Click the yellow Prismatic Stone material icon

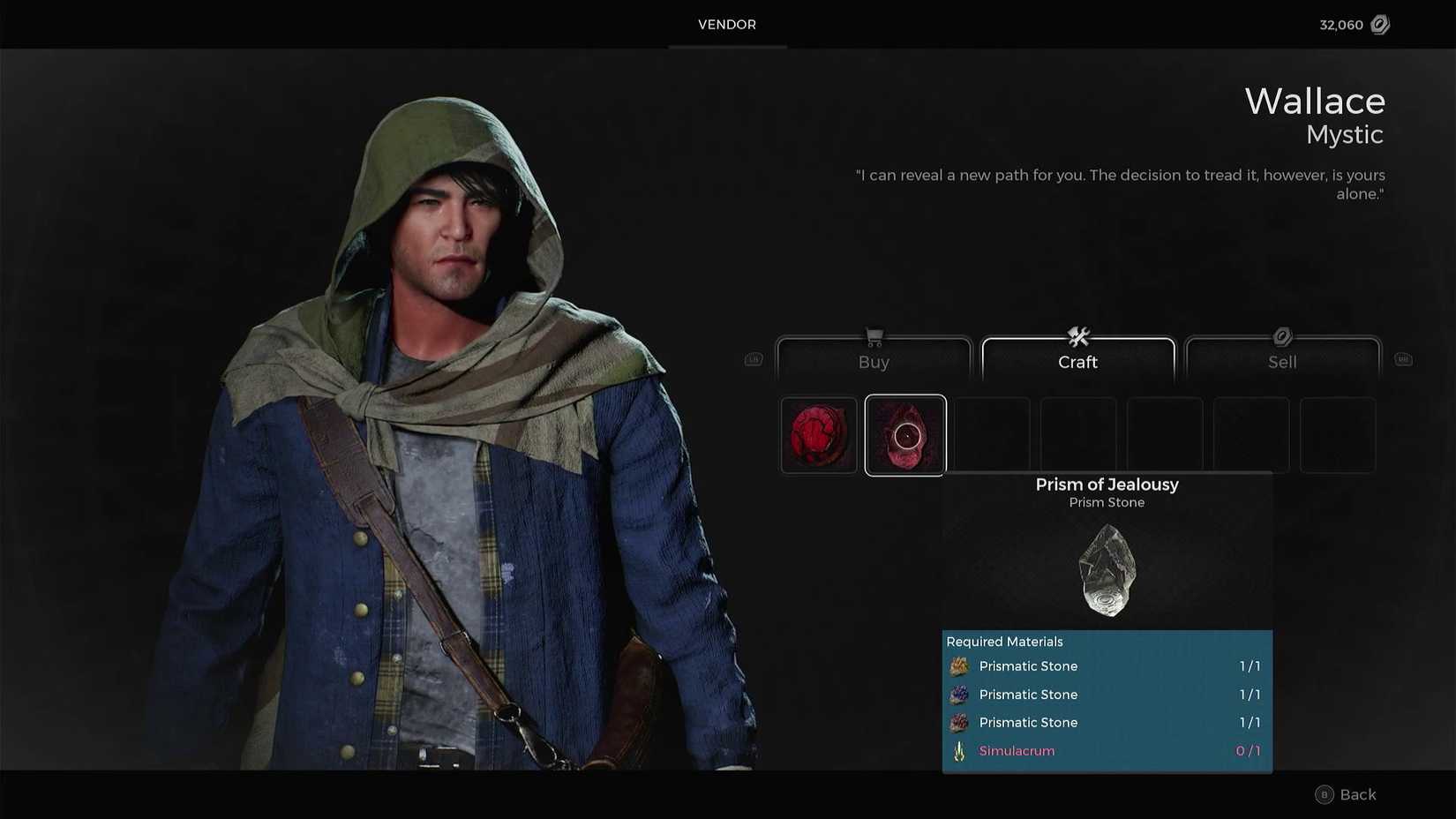click(x=959, y=666)
